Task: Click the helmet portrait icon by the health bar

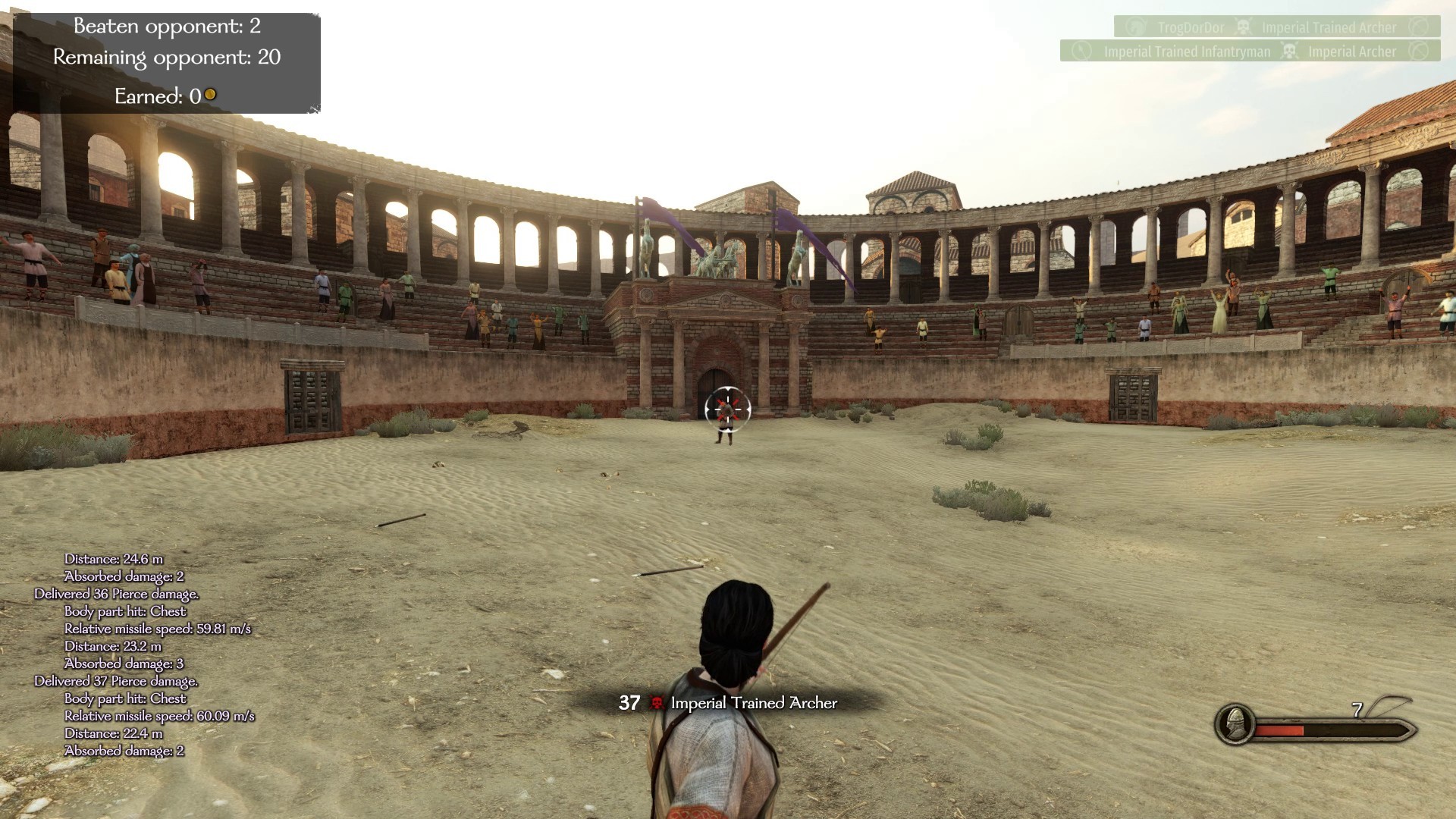Action: click(1235, 723)
